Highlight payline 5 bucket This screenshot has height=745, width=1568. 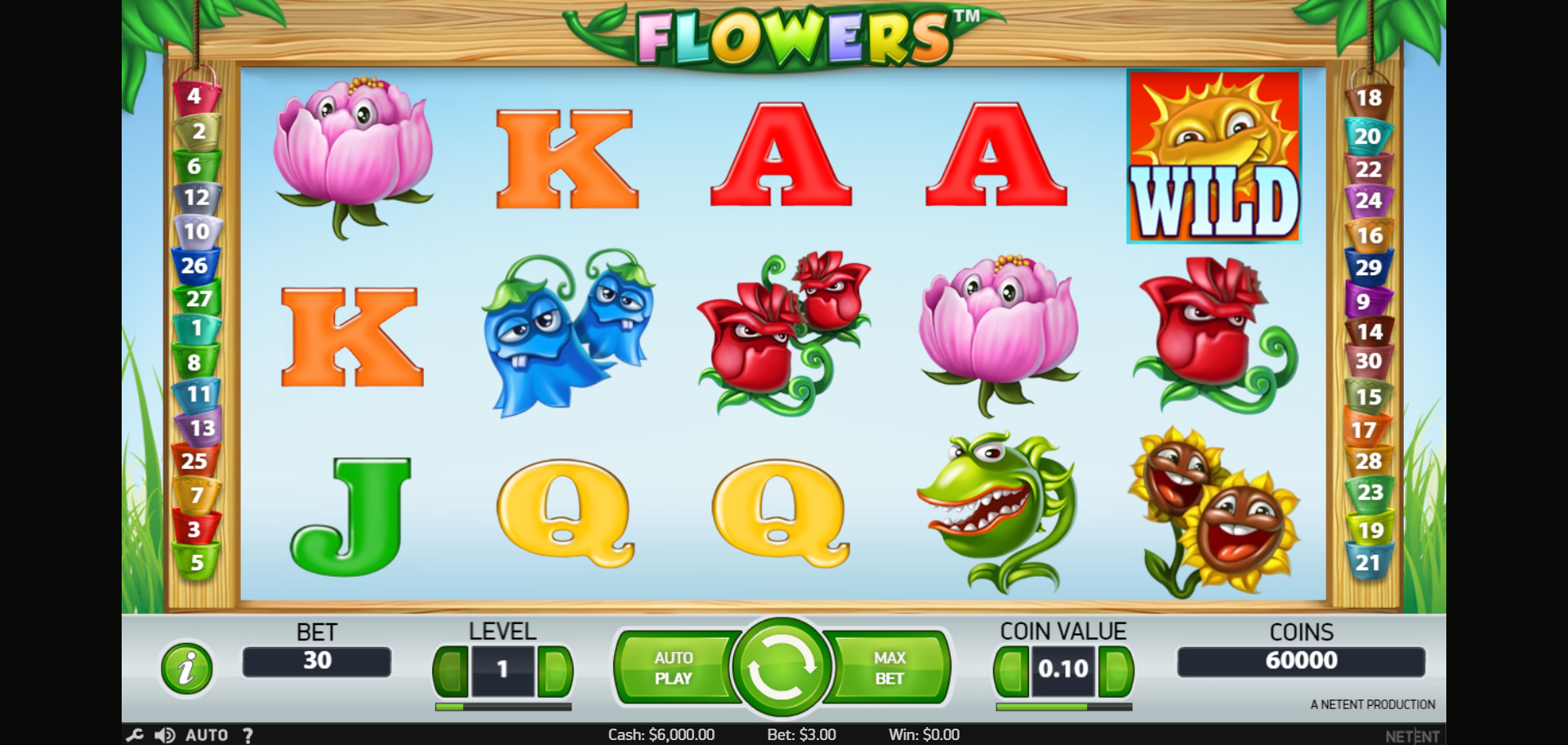(196, 563)
